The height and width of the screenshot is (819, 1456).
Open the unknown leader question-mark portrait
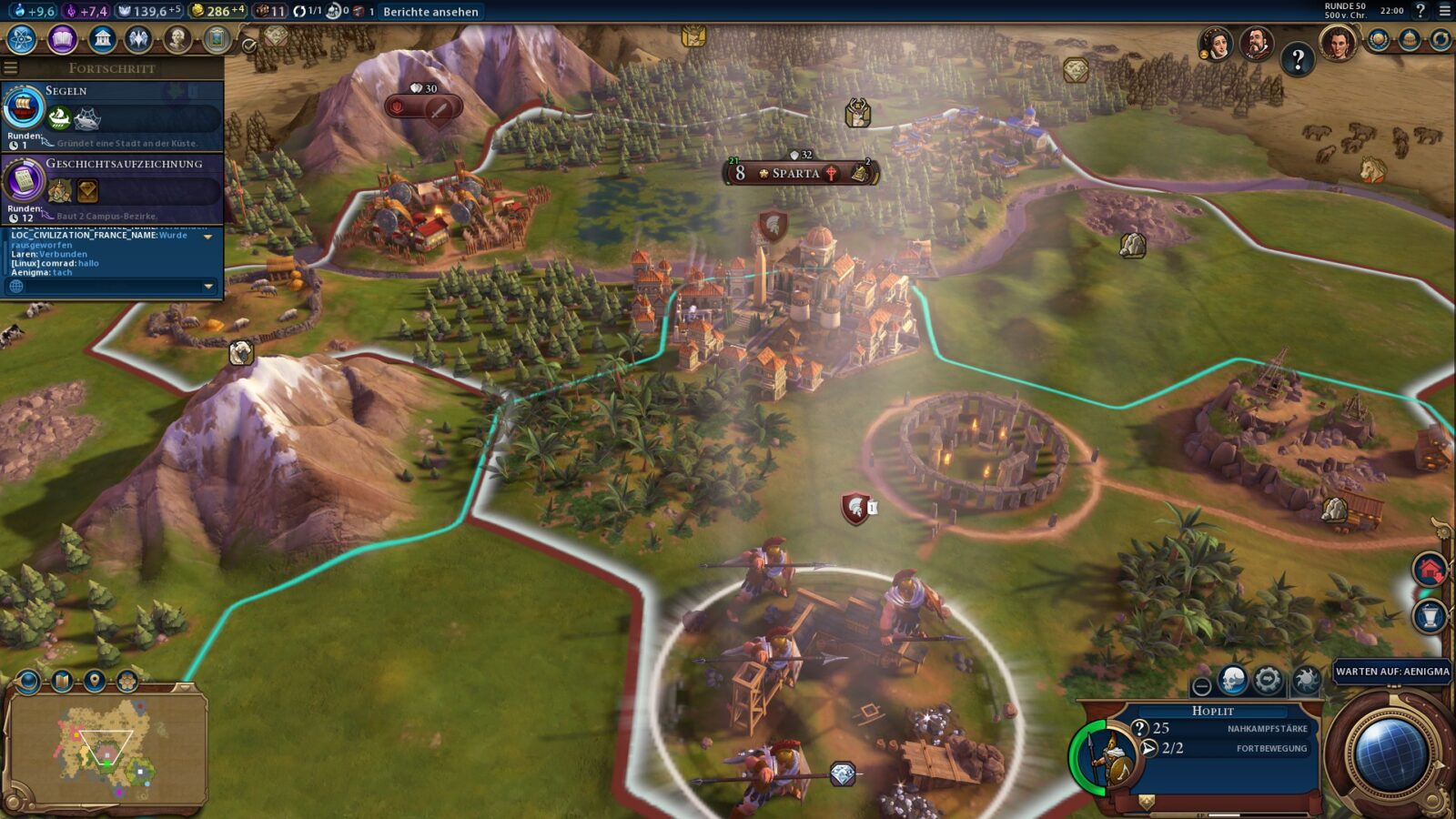click(x=1298, y=60)
